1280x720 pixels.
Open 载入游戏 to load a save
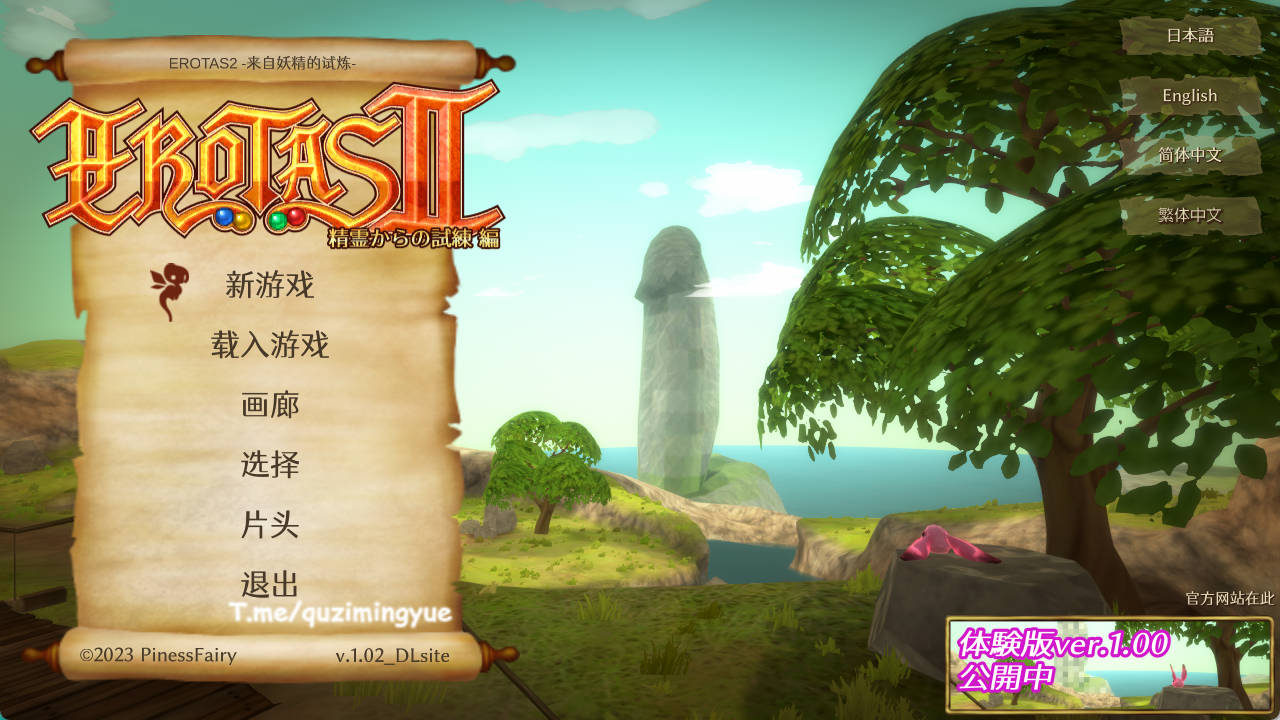272,347
